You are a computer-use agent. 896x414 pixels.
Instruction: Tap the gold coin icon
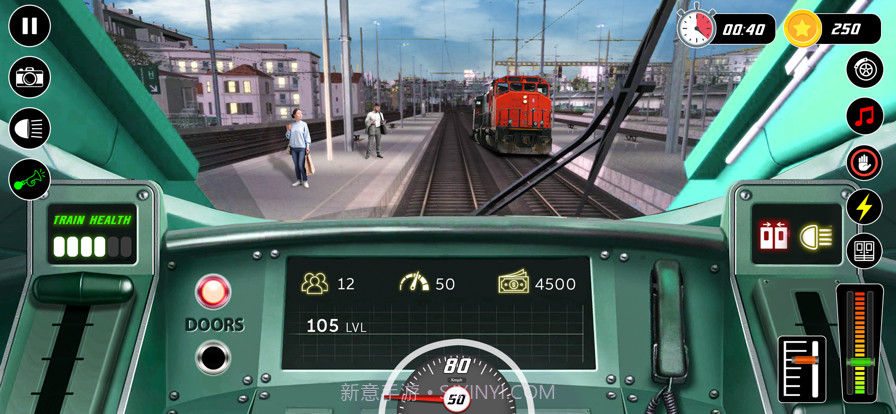point(802,28)
